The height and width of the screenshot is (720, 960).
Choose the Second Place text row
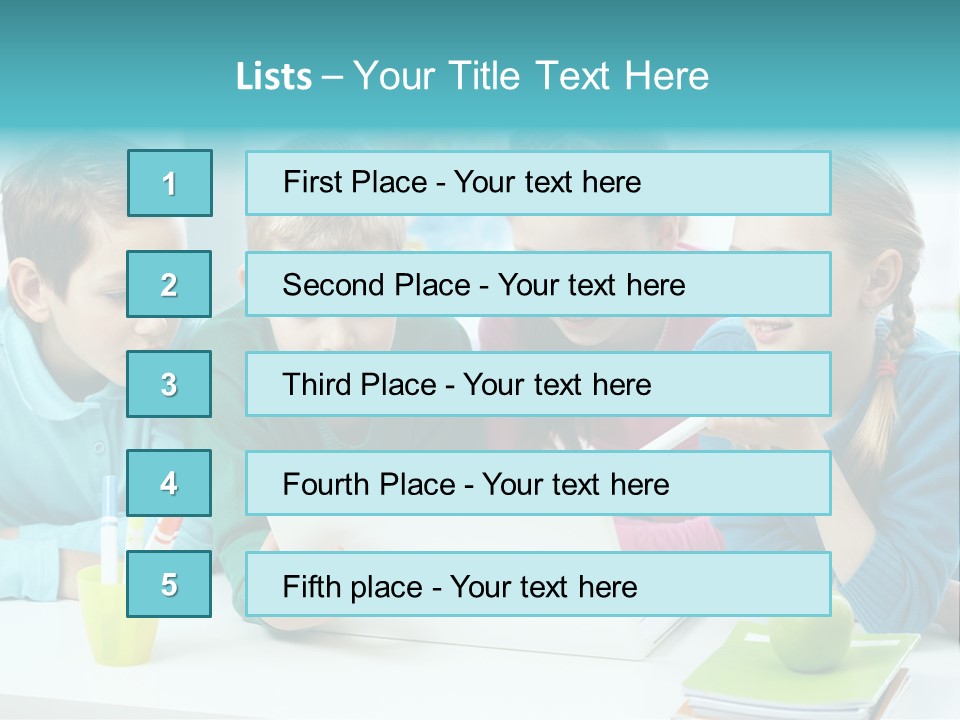(x=538, y=284)
